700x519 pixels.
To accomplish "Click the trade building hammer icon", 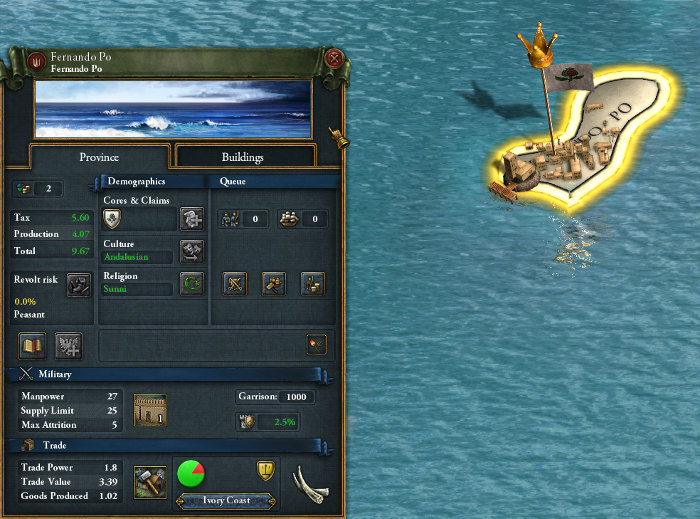I will (x=149, y=482).
